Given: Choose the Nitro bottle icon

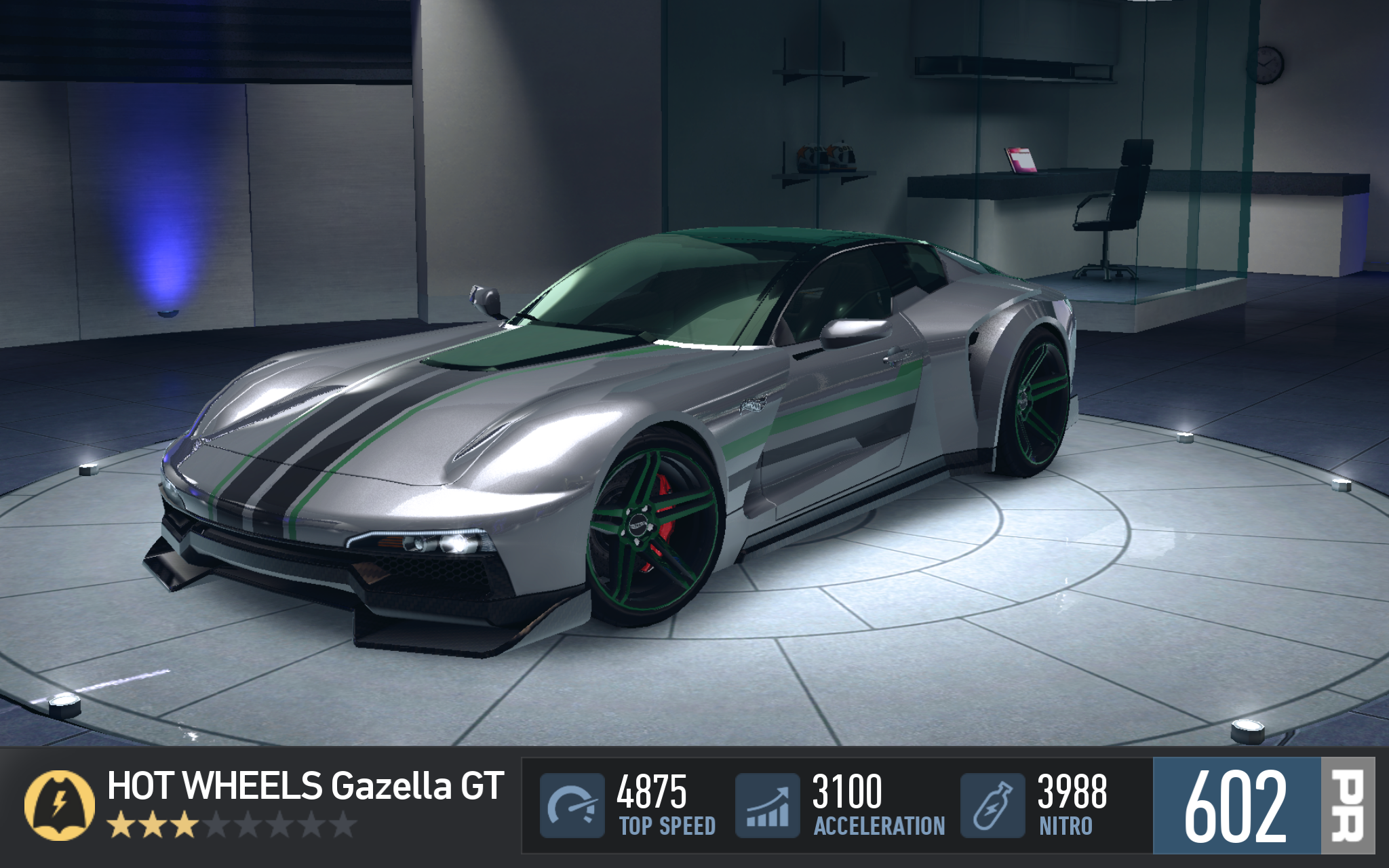Looking at the screenshot, I should pyautogui.click(x=992, y=806).
